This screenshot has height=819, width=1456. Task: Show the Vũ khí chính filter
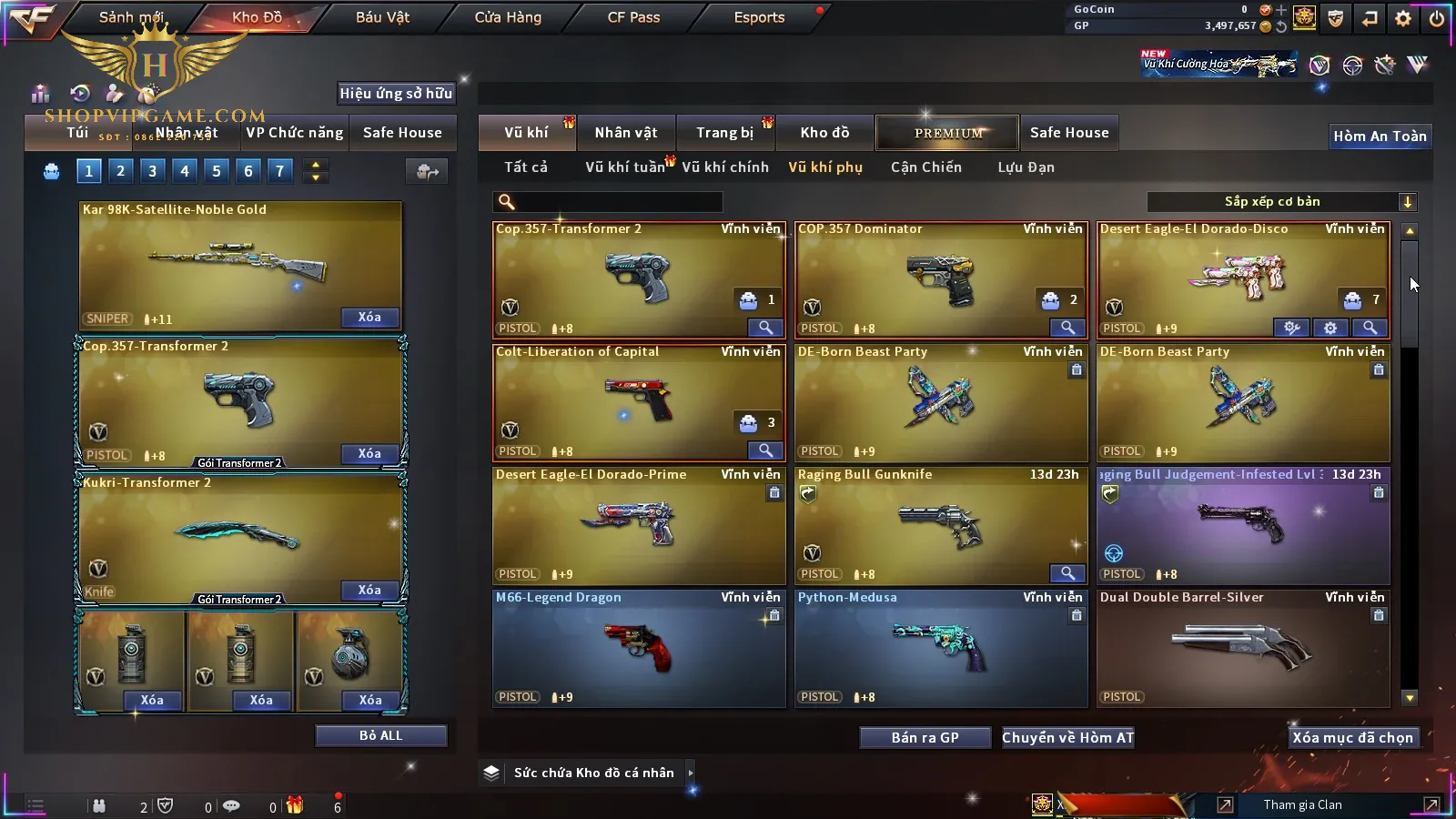(725, 167)
